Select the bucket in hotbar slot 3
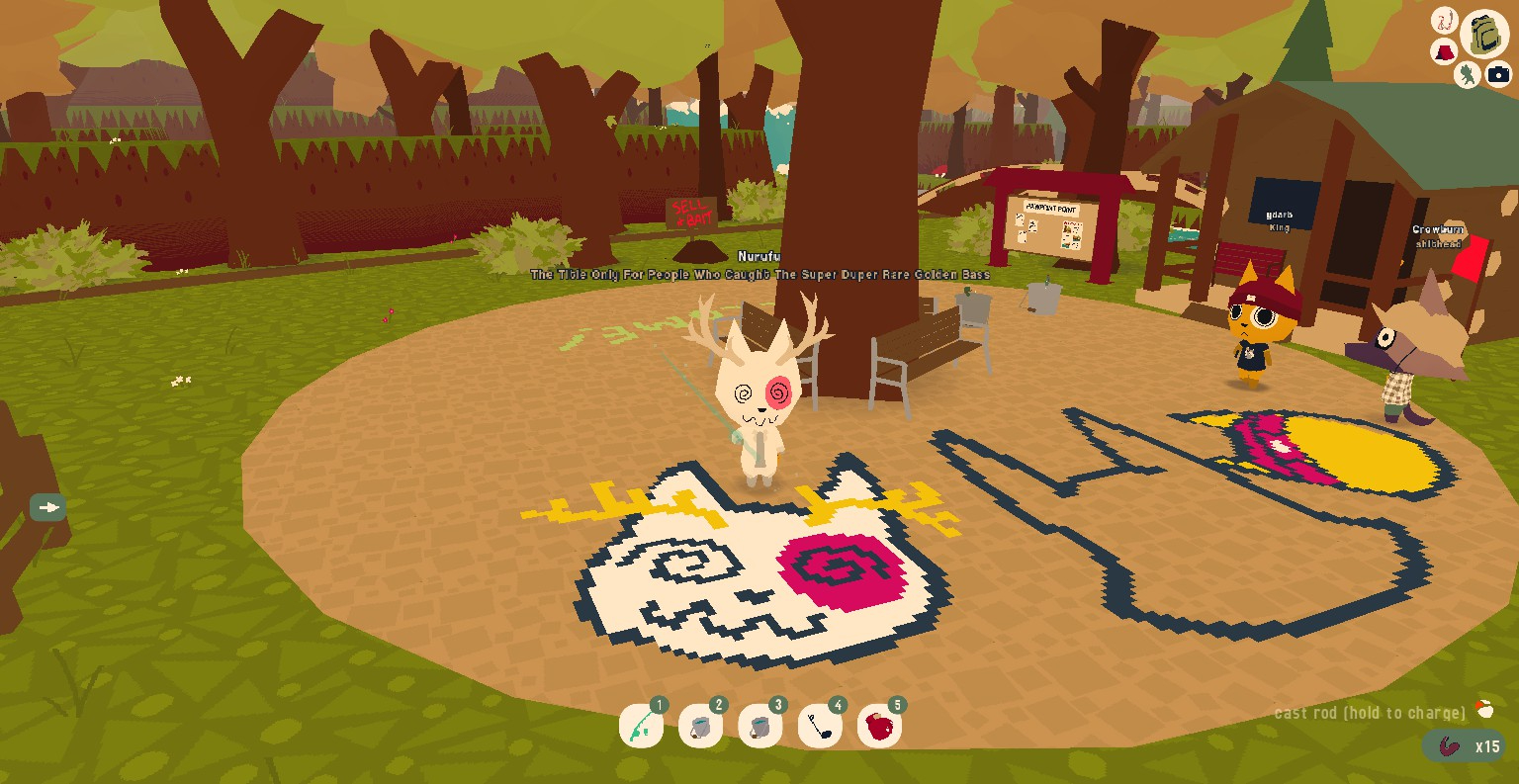The image size is (1519, 784). click(759, 728)
